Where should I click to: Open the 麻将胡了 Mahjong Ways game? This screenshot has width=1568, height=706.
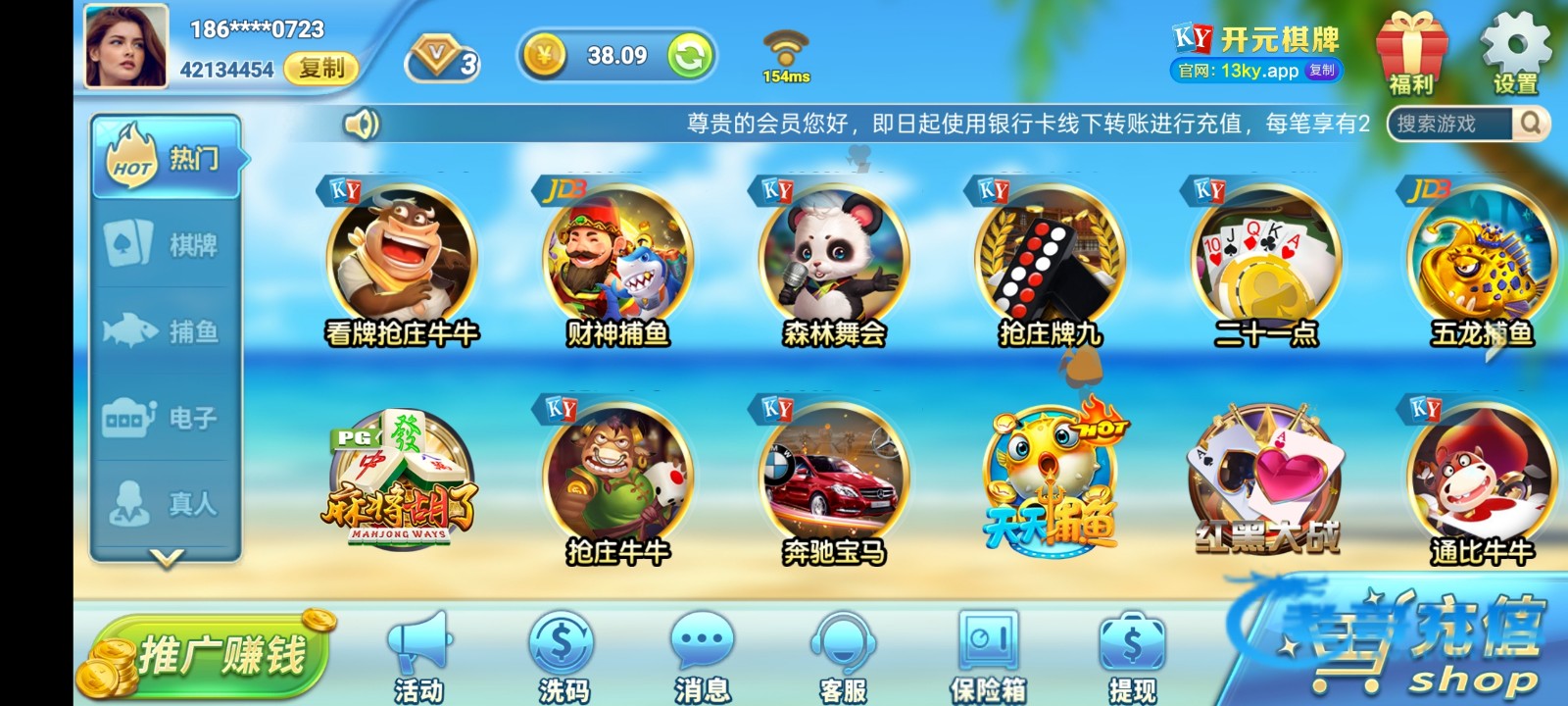click(401, 480)
